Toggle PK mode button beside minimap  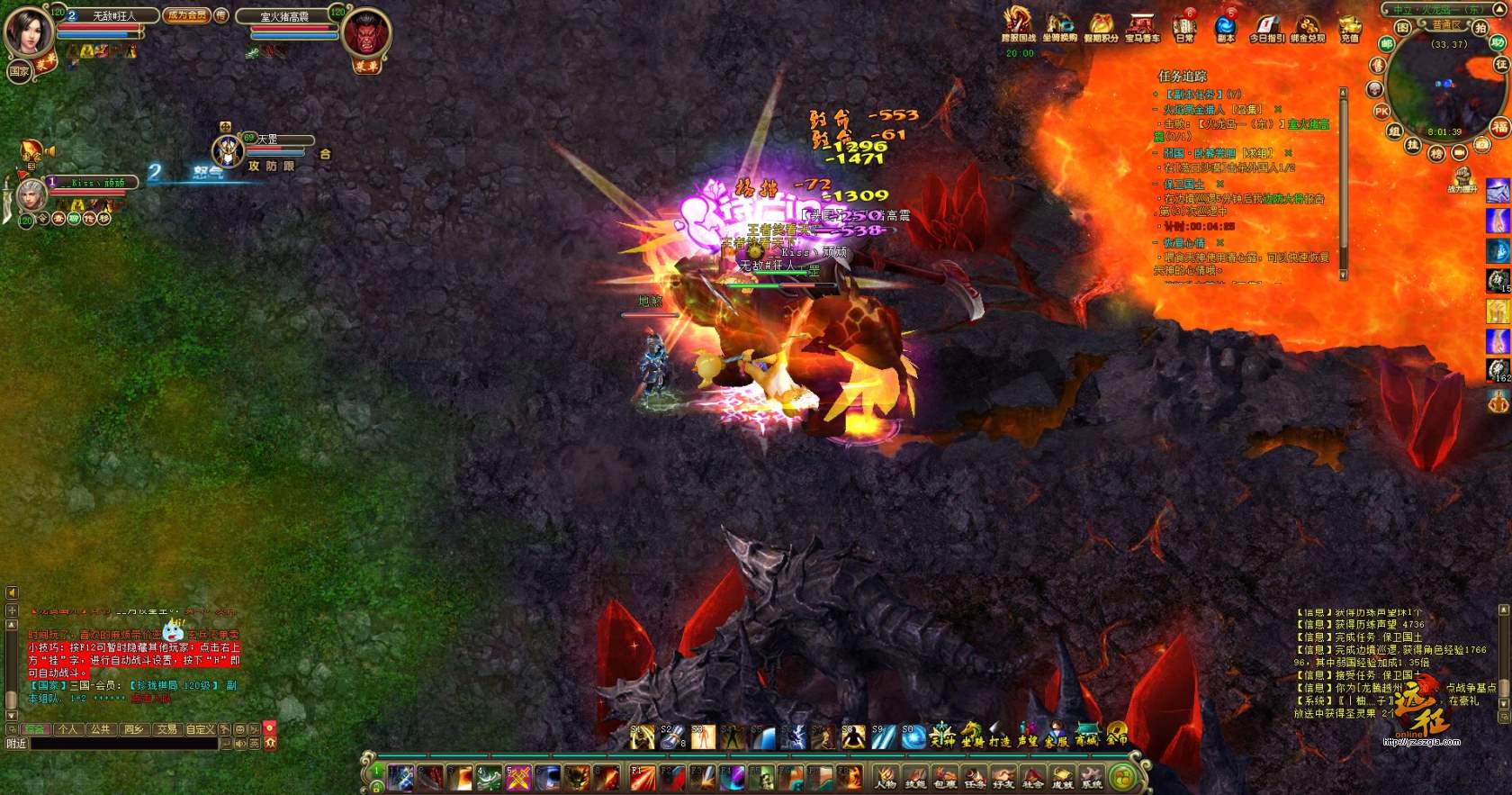(1381, 111)
